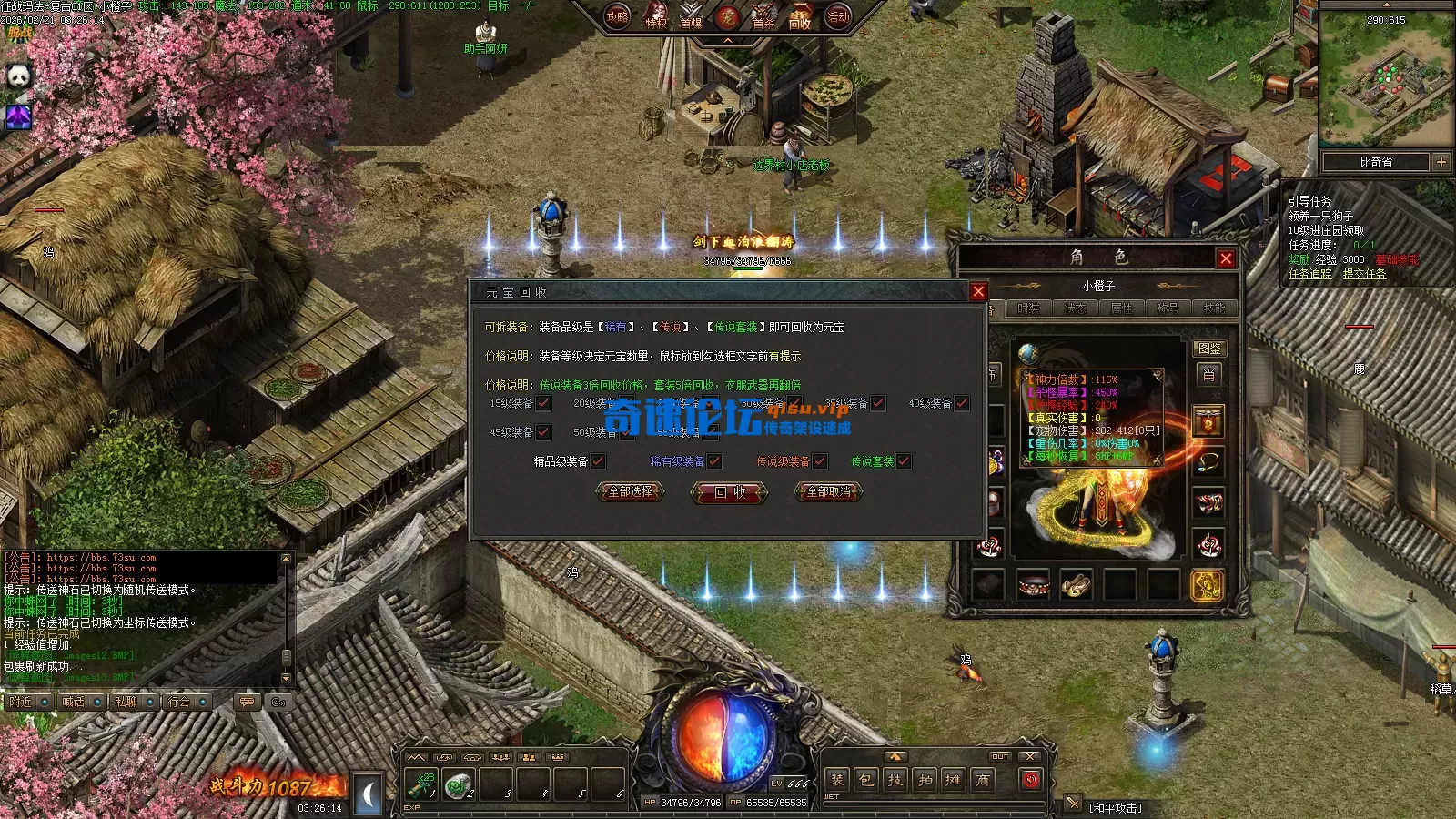The height and width of the screenshot is (819, 1456).
Task: Open the 攻略 guide from top bar
Action: pyautogui.click(x=617, y=16)
